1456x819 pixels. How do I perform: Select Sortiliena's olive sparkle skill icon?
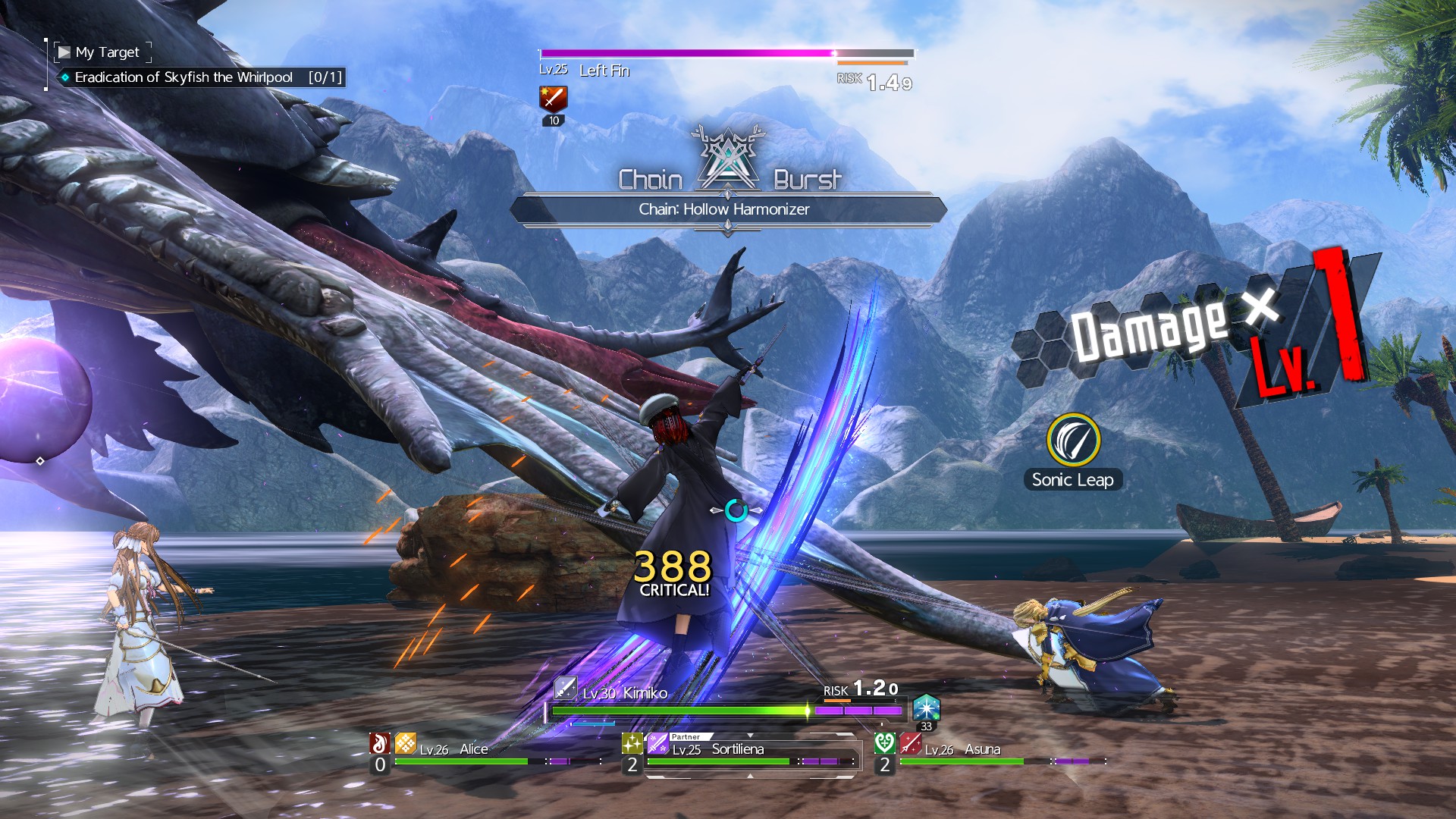click(x=632, y=743)
